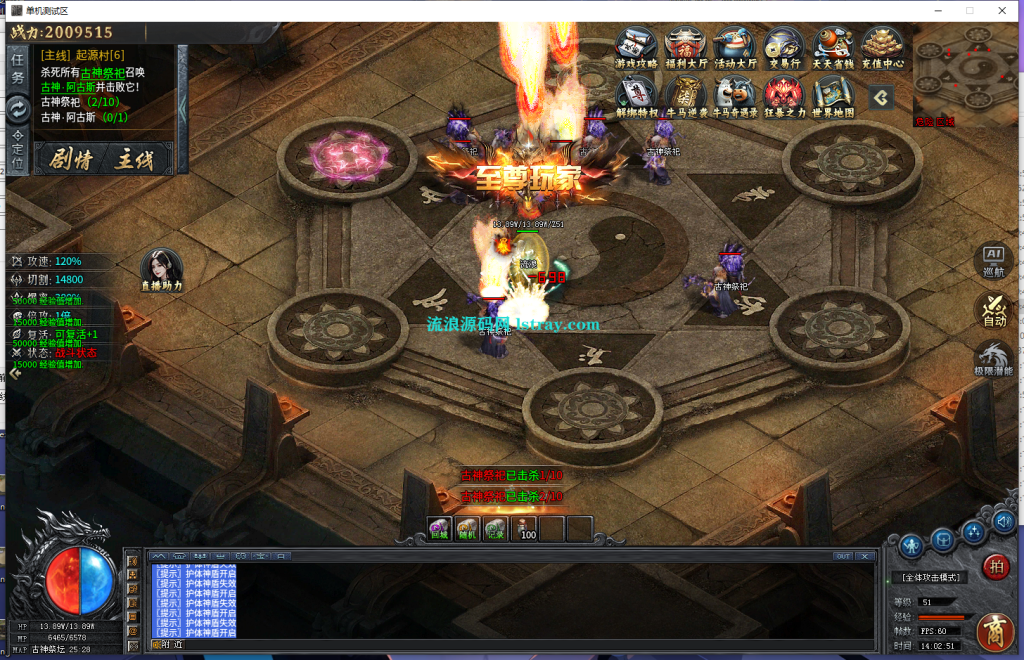1024x660 pixels.
Task: Switch to the 主线 main quest tab
Action: point(134,159)
